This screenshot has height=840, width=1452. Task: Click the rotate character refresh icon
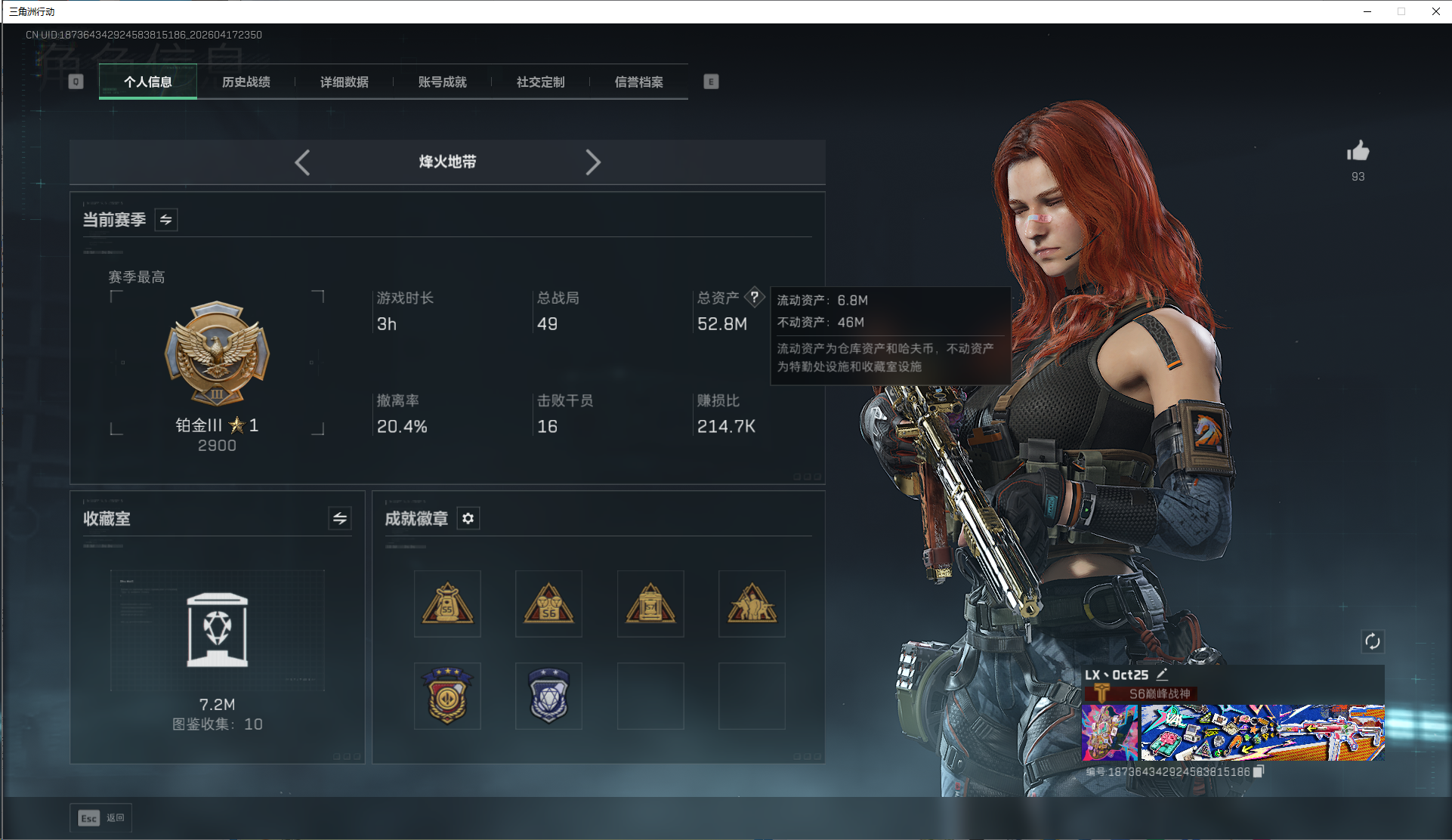[x=1372, y=641]
